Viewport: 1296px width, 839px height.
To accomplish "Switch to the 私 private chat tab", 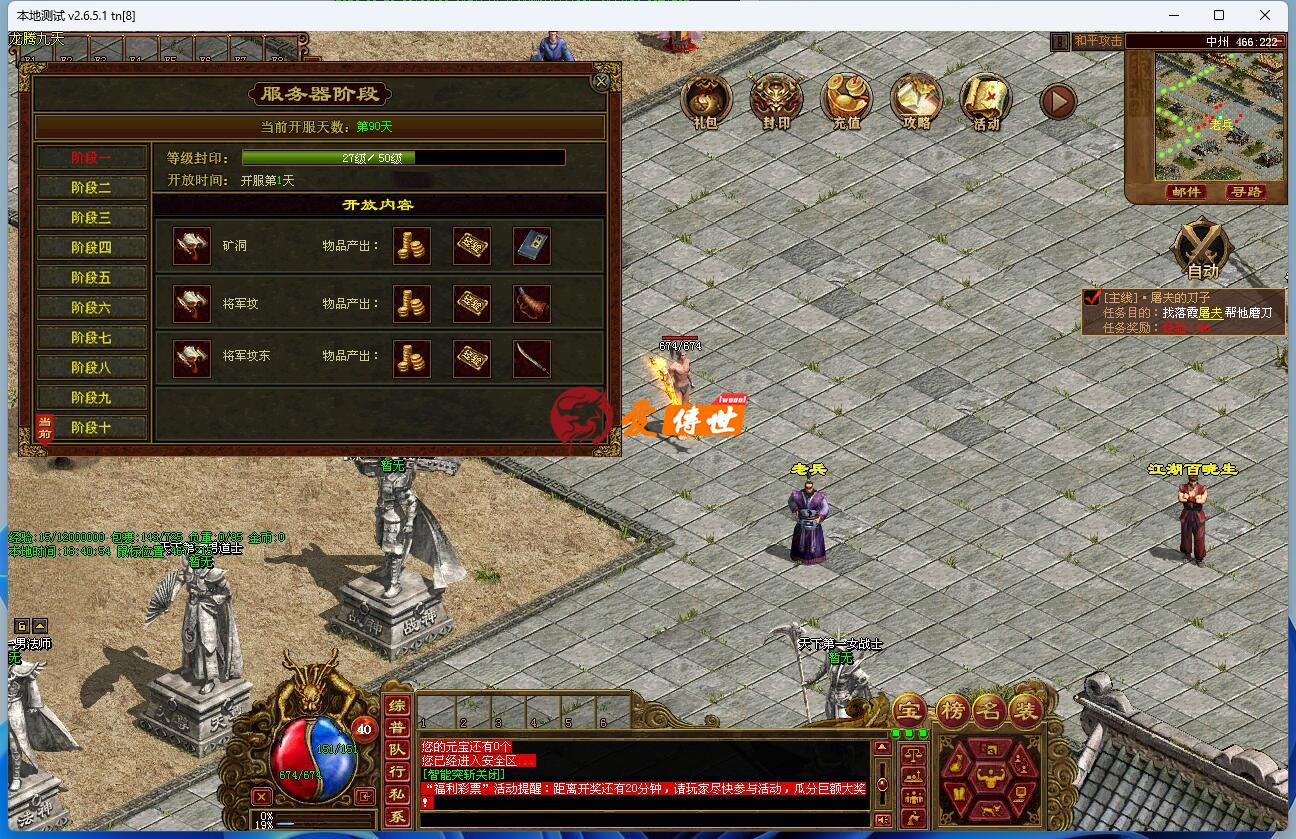I will (x=397, y=792).
